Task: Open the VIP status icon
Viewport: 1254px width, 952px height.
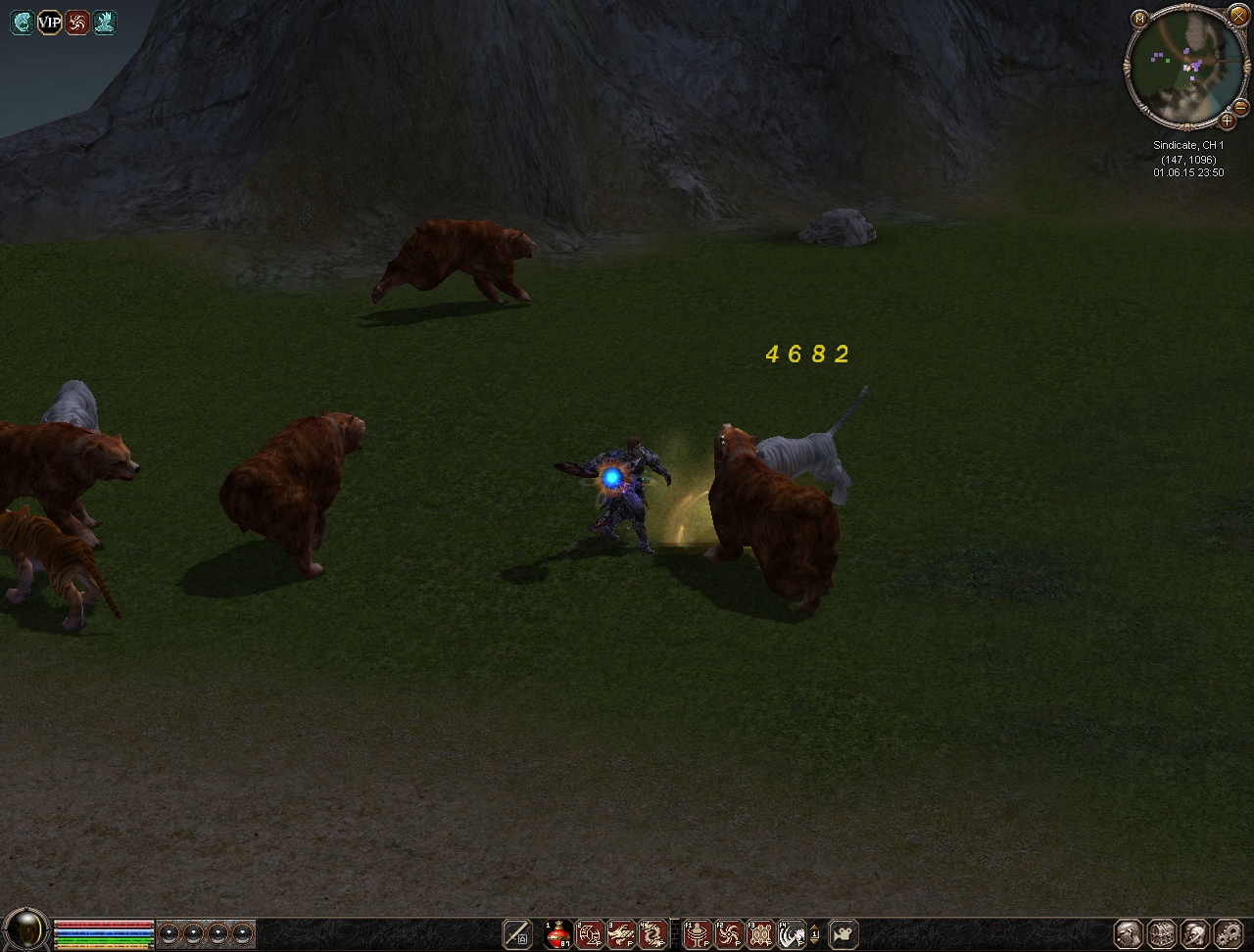Action: click(49, 23)
